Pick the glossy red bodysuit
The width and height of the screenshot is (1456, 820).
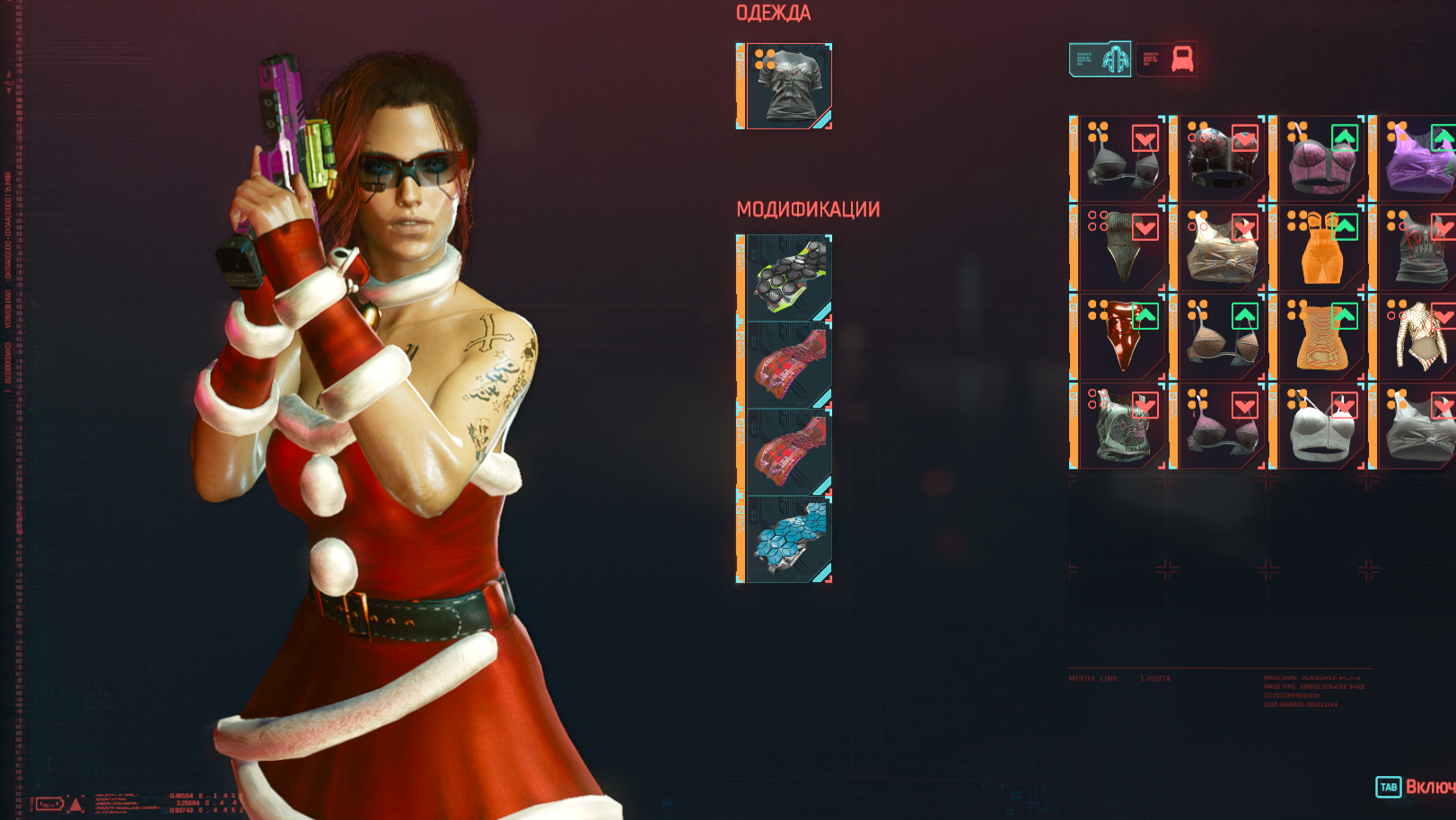coord(1120,339)
